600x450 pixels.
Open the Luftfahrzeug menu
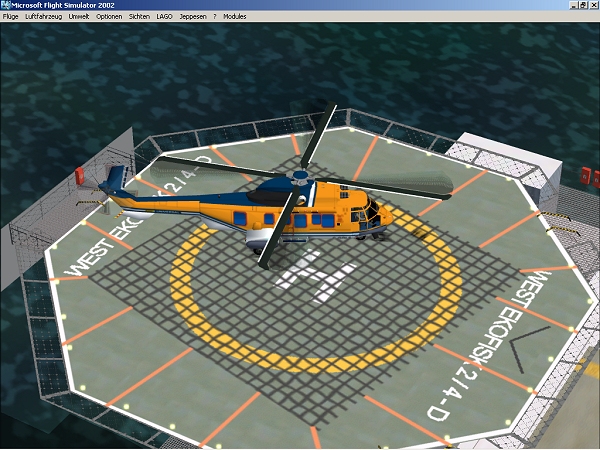pyautogui.click(x=43, y=17)
